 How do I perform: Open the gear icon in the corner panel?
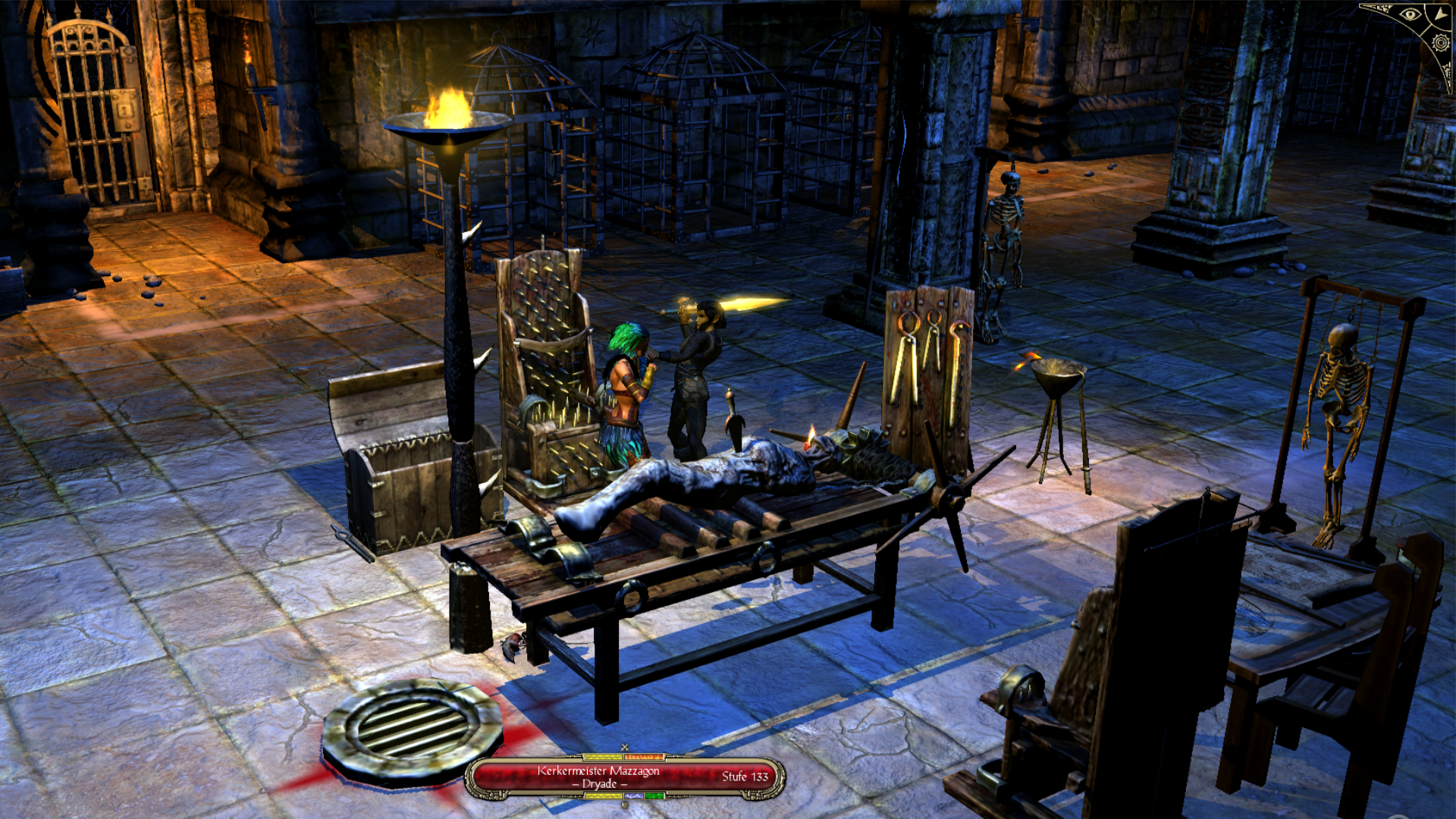1441,42
